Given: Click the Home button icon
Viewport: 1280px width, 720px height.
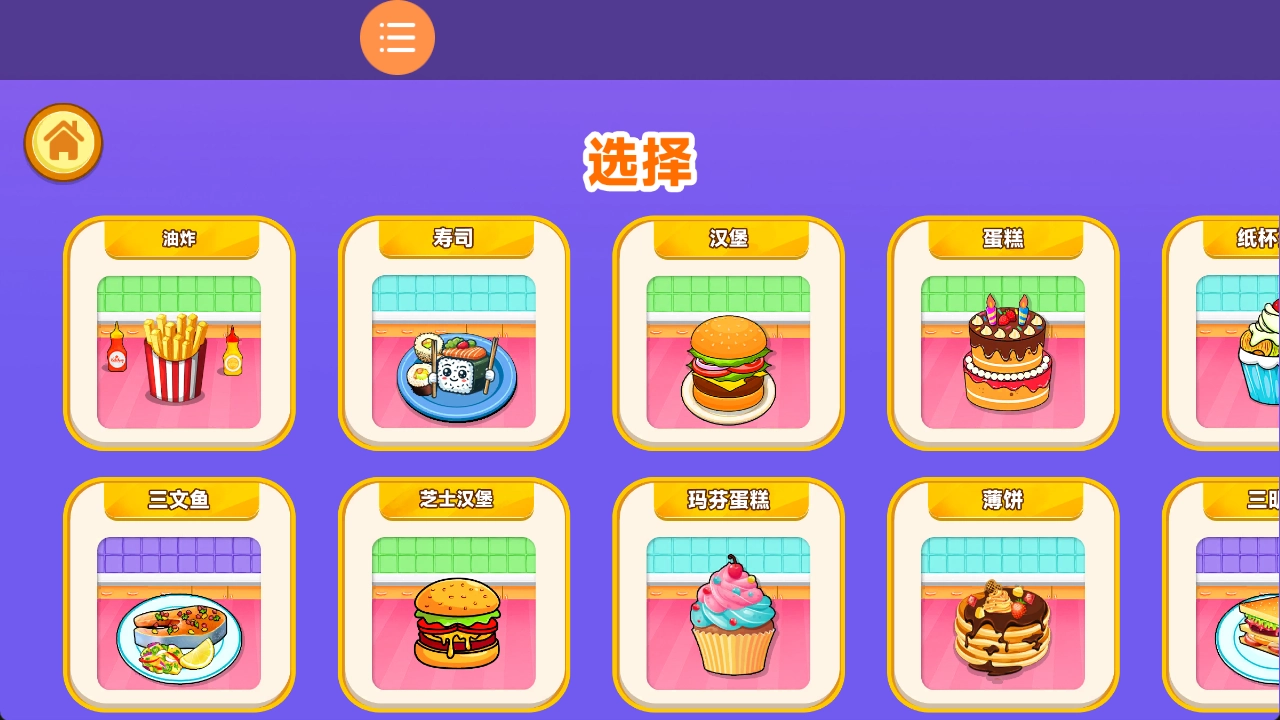Looking at the screenshot, I should (63, 142).
